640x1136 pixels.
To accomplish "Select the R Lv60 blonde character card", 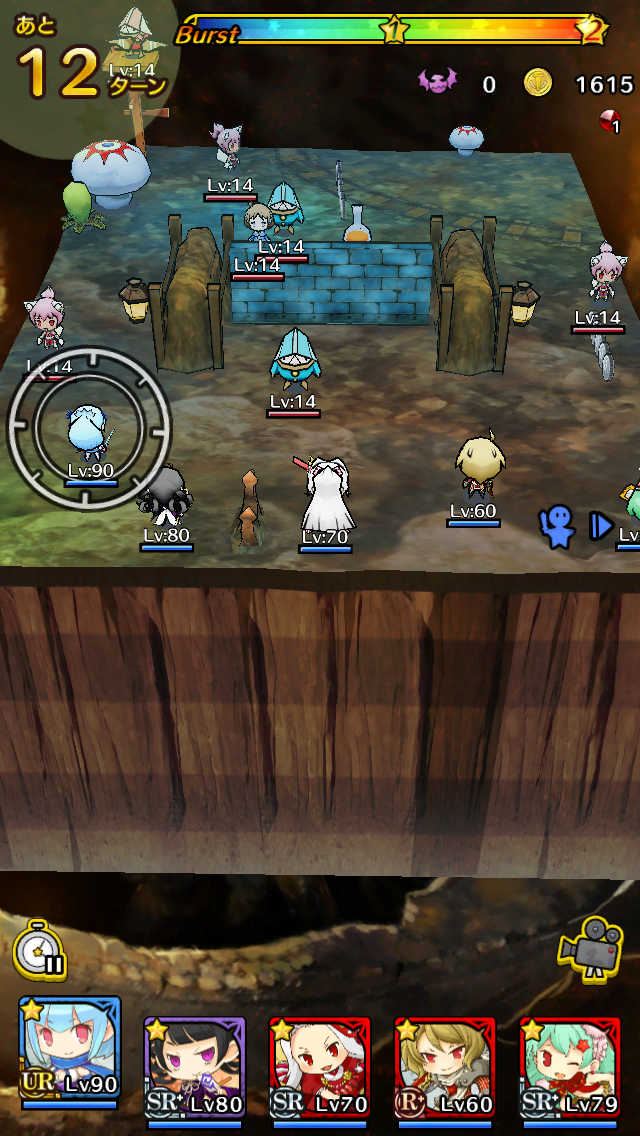I will (x=445, y=1065).
